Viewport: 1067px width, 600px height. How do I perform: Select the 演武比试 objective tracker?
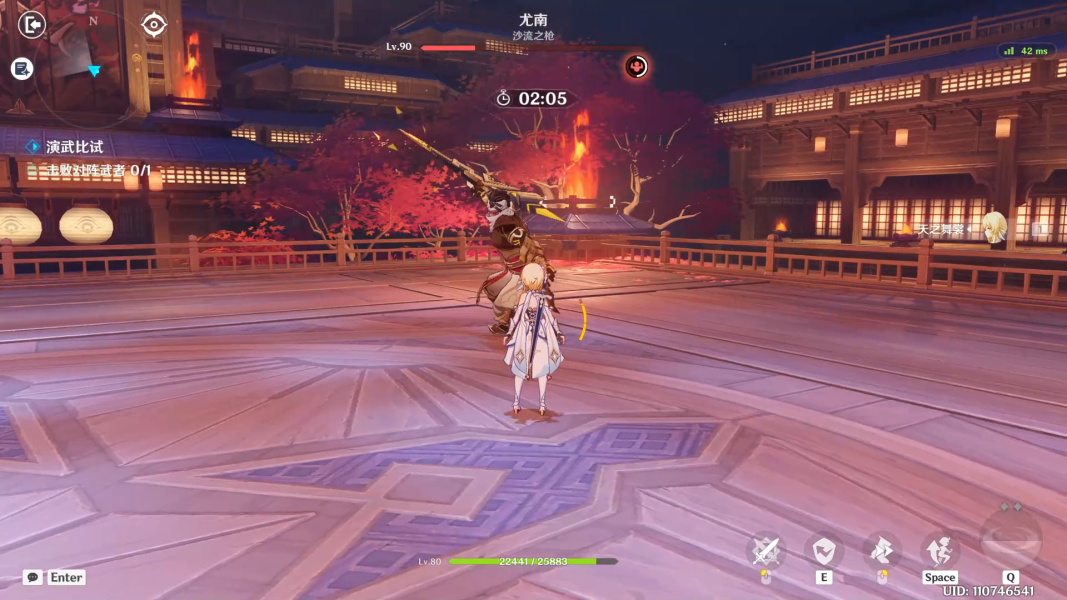[x=74, y=147]
